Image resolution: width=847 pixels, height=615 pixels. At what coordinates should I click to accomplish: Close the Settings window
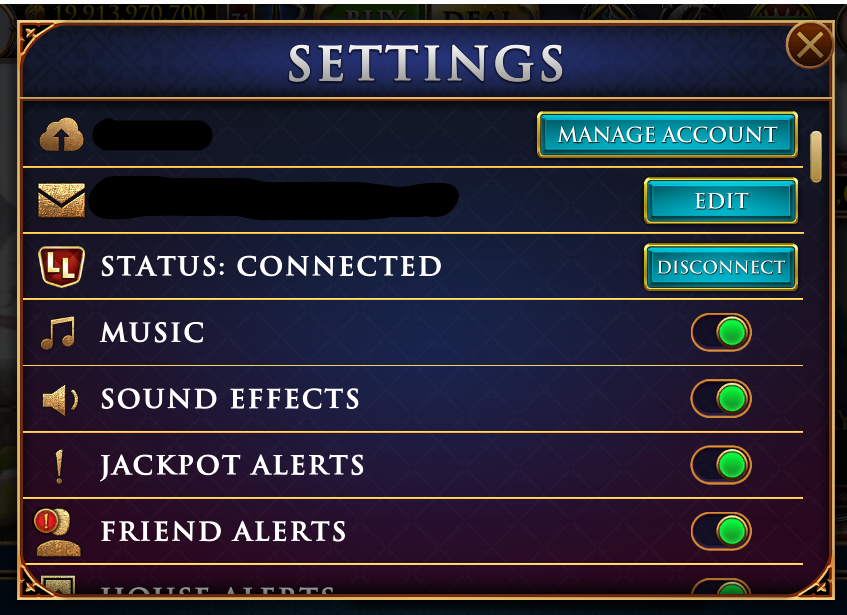(x=809, y=45)
